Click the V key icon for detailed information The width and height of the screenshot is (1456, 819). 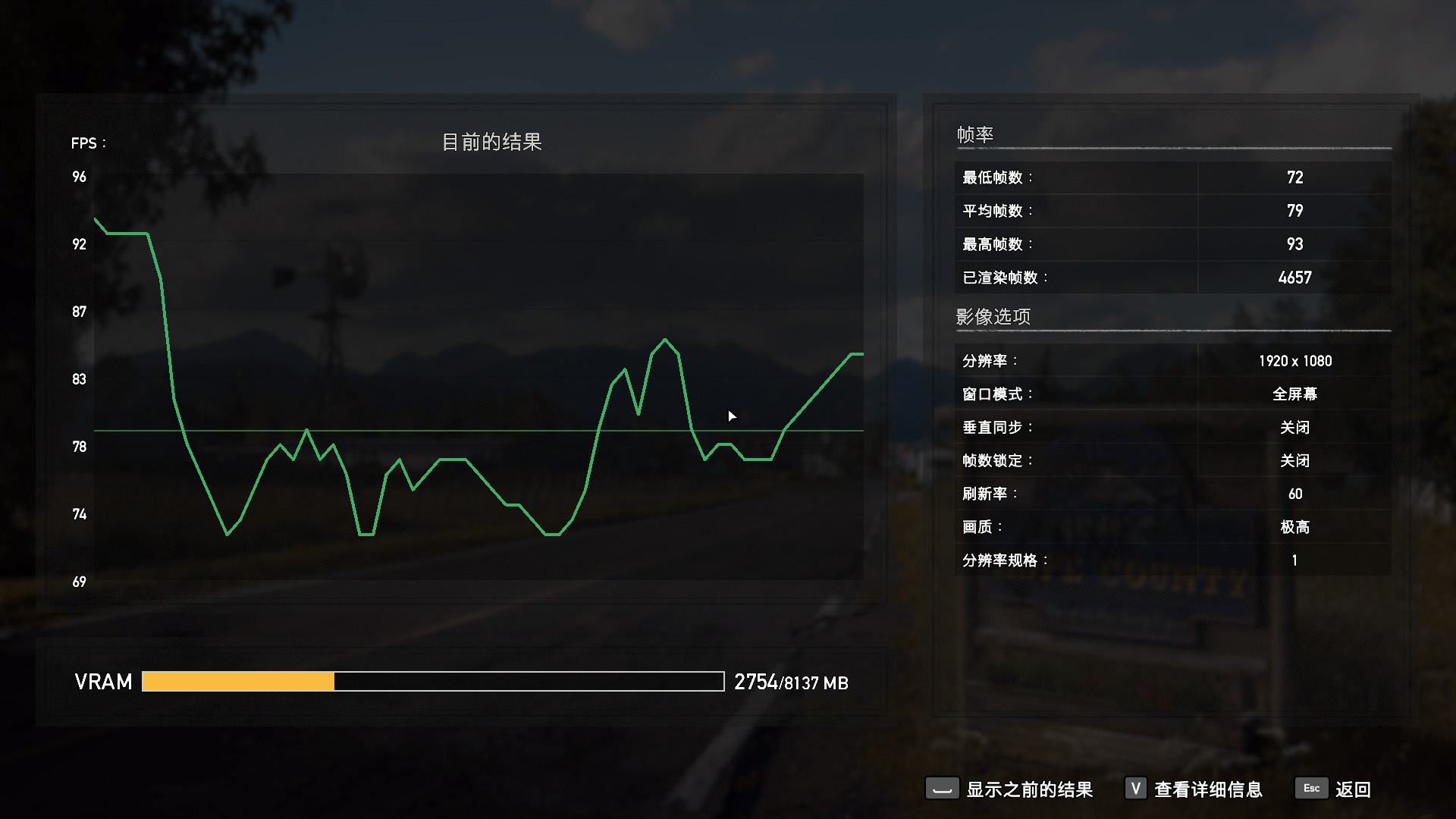point(1134,789)
